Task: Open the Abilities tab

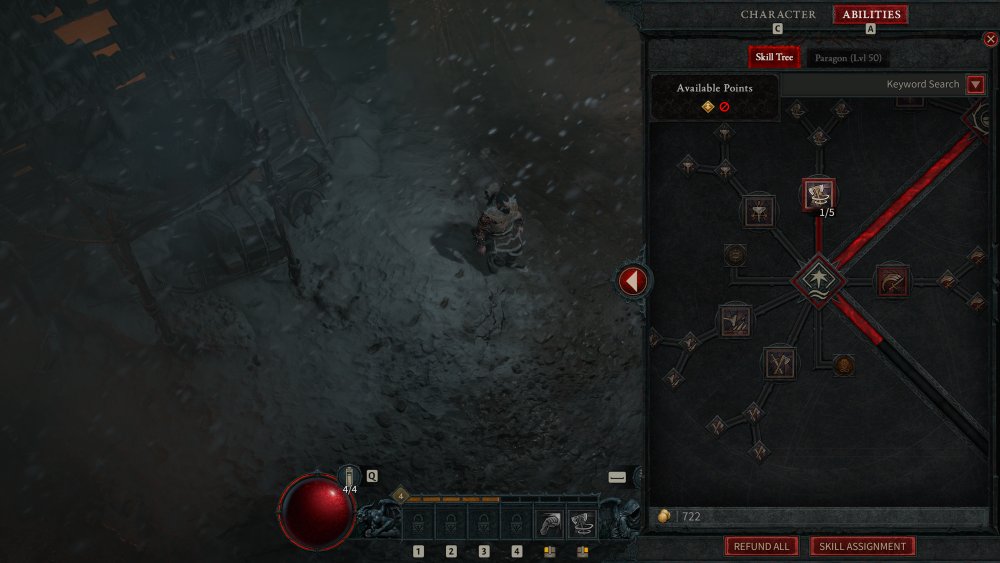Action: pos(871,14)
